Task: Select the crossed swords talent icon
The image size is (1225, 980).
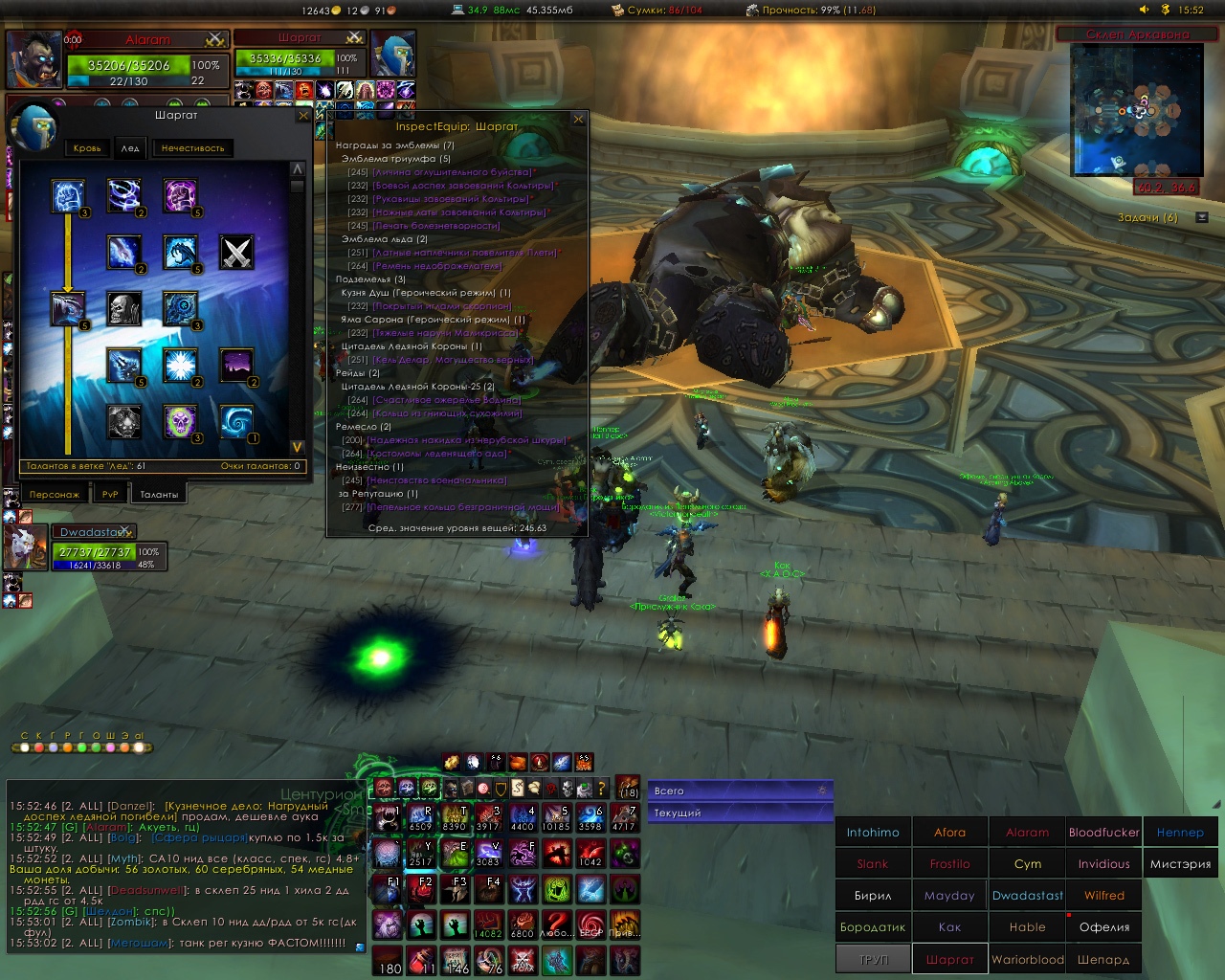Action: 236,253
